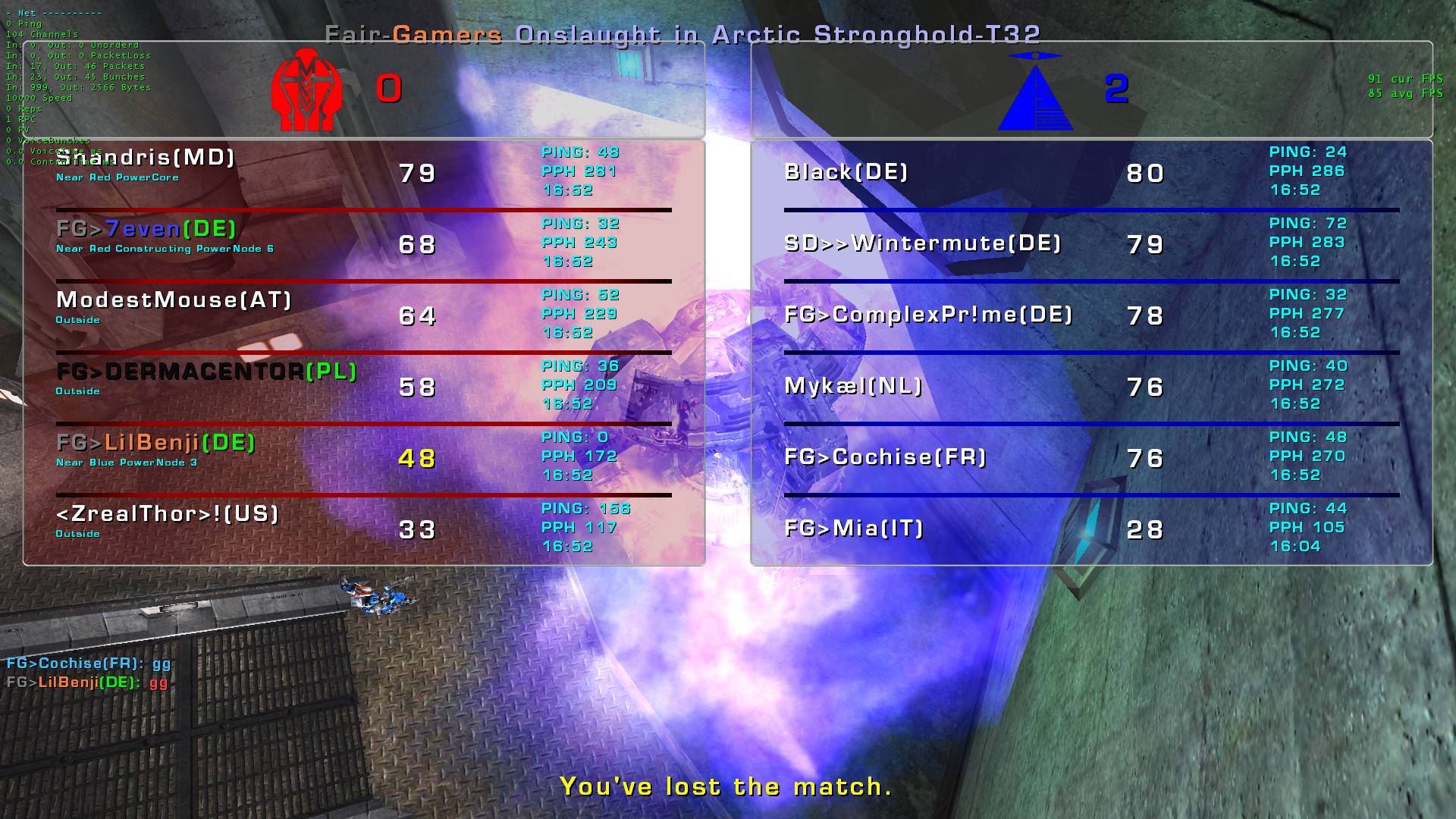Choose ModestMouse(AT) on the scoreboard
1456x819 pixels.
[x=174, y=300]
